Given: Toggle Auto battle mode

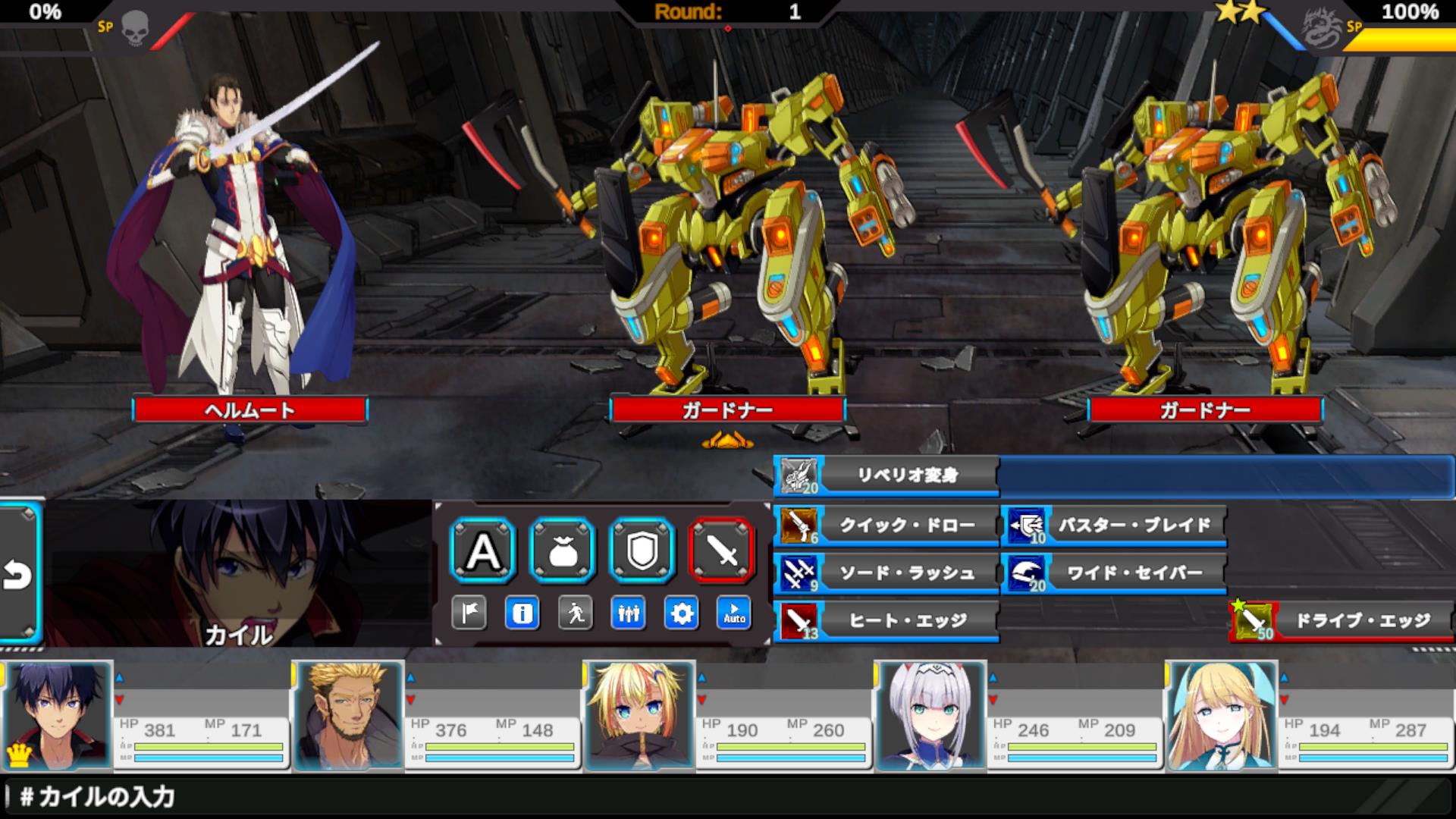Looking at the screenshot, I should click(734, 613).
